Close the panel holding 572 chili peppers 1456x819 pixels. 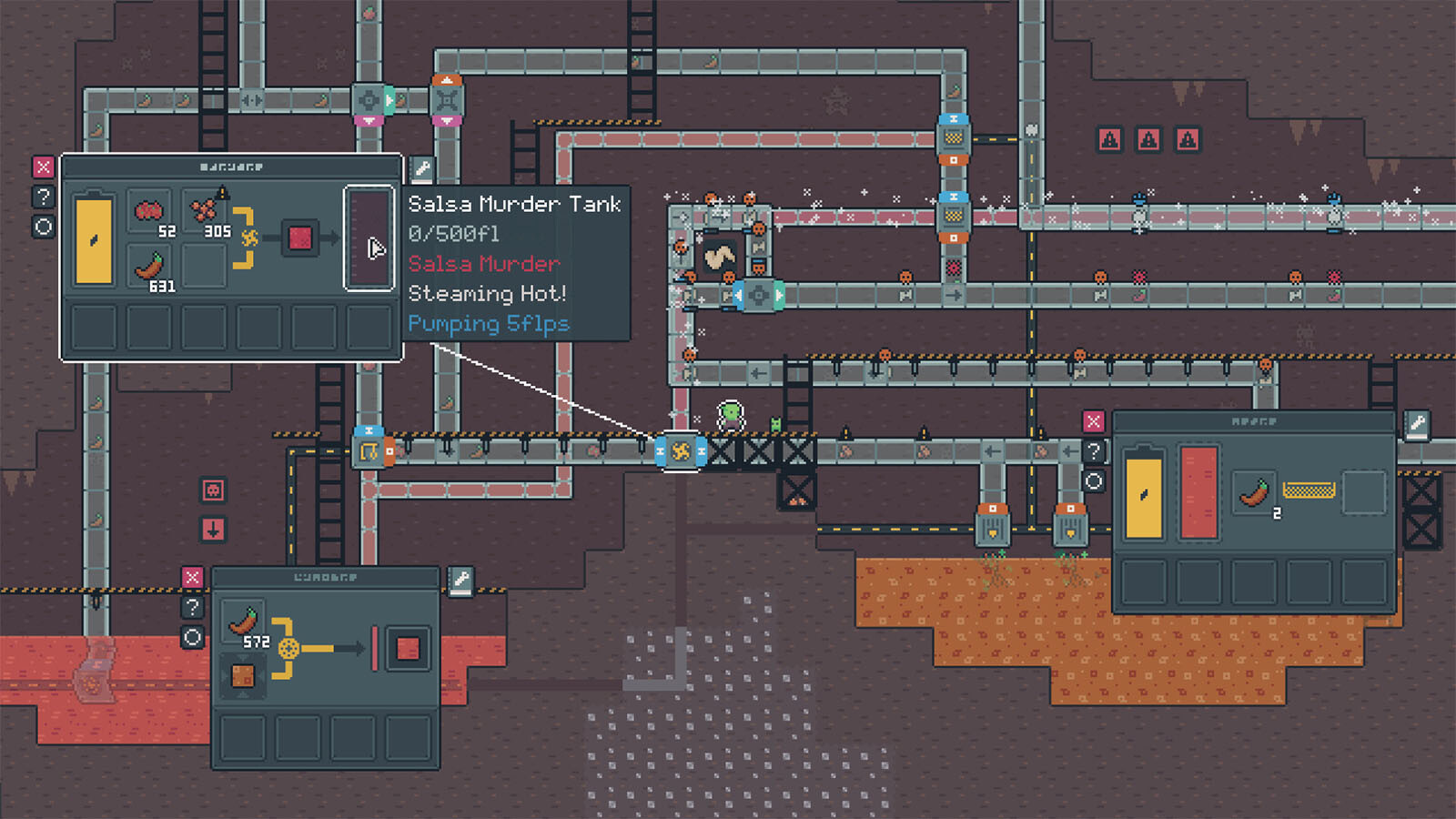click(192, 578)
